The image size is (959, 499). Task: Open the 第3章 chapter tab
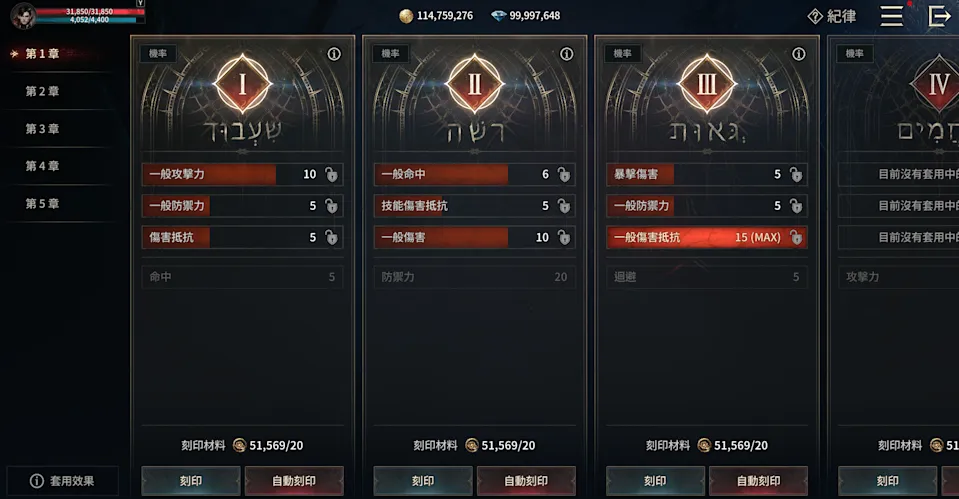pyautogui.click(x=43, y=129)
